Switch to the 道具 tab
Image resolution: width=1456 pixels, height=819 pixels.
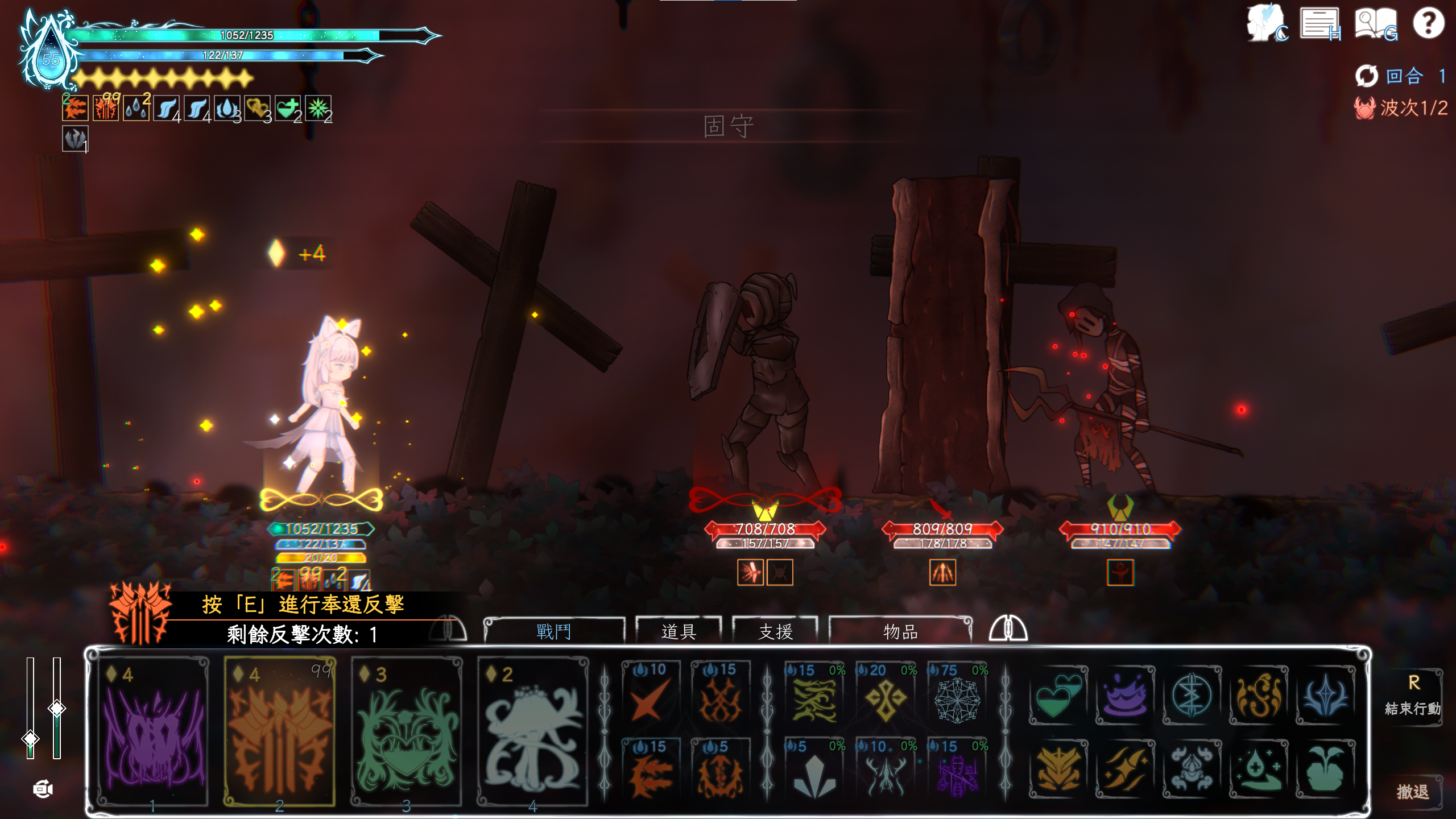tap(679, 631)
